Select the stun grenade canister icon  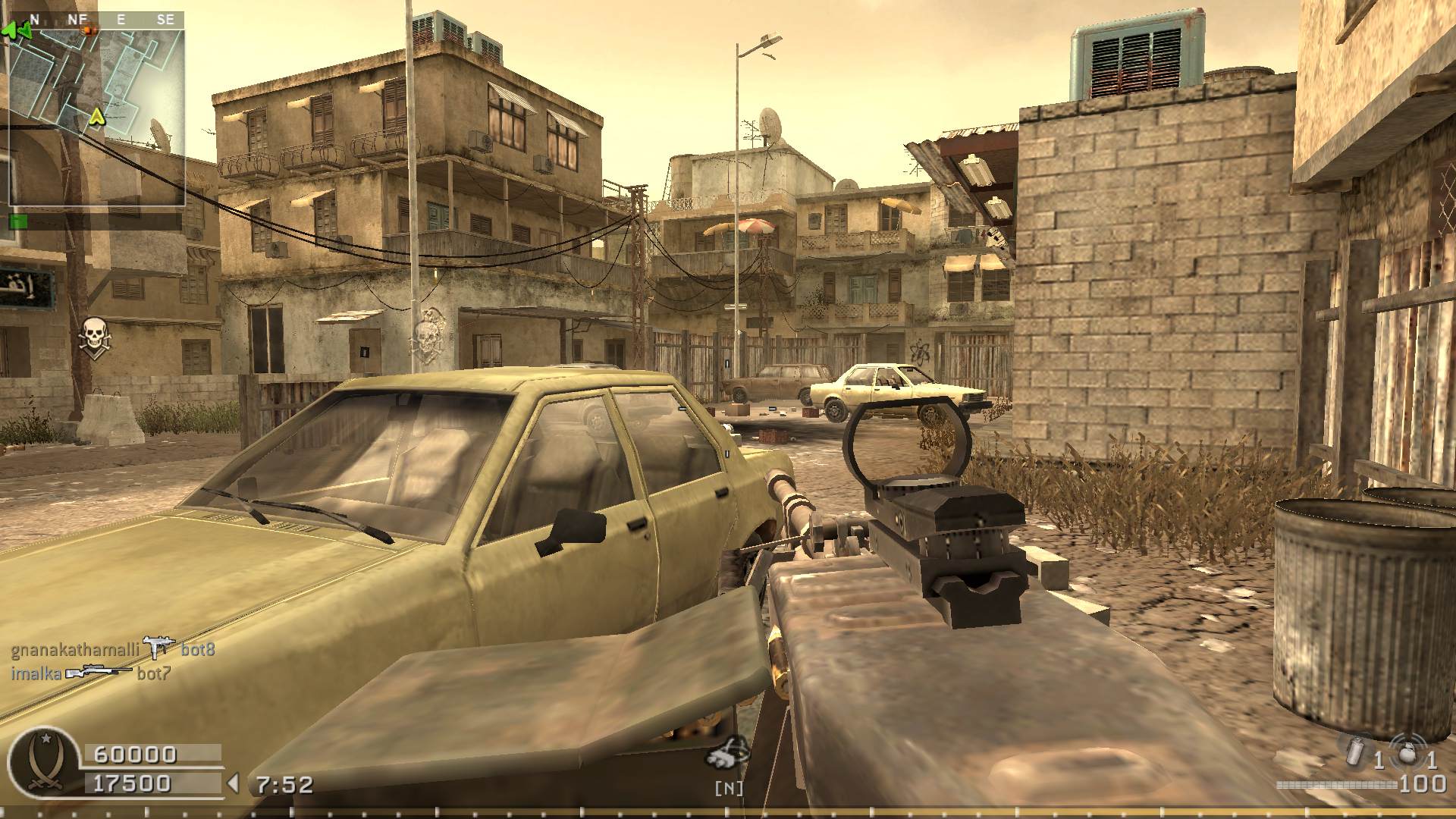tap(1354, 751)
